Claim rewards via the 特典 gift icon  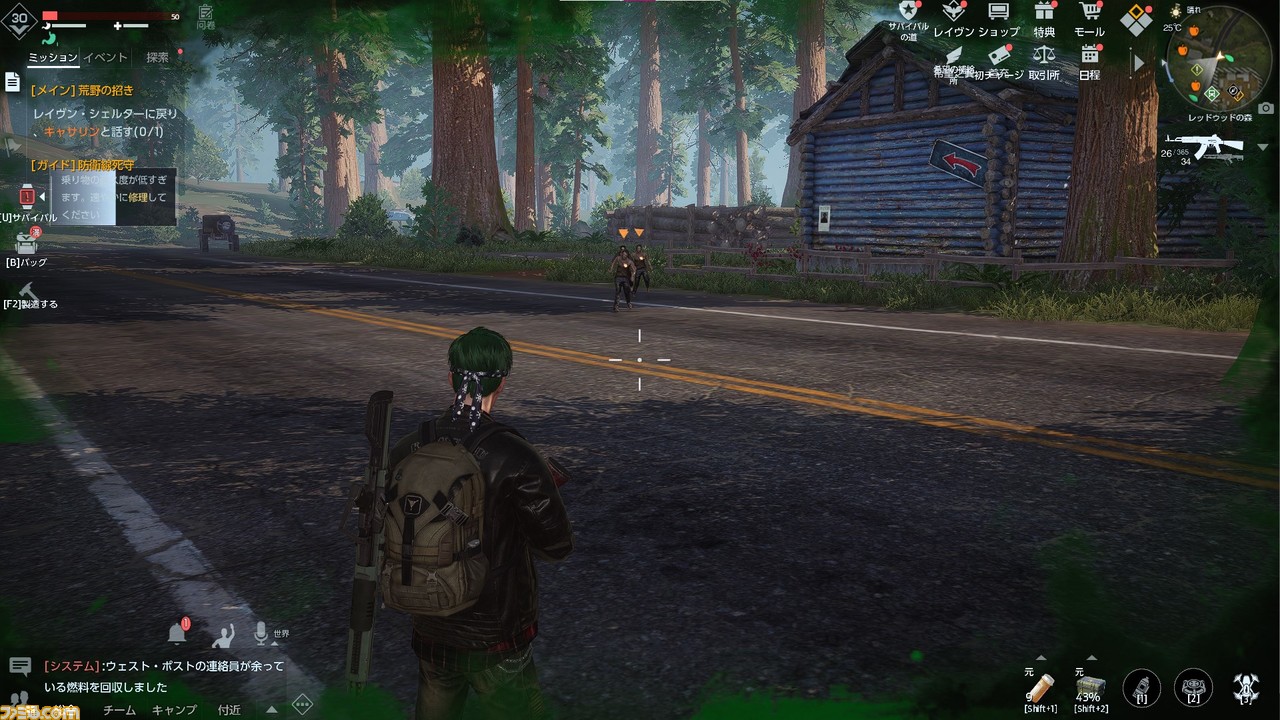[x=1043, y=12]
